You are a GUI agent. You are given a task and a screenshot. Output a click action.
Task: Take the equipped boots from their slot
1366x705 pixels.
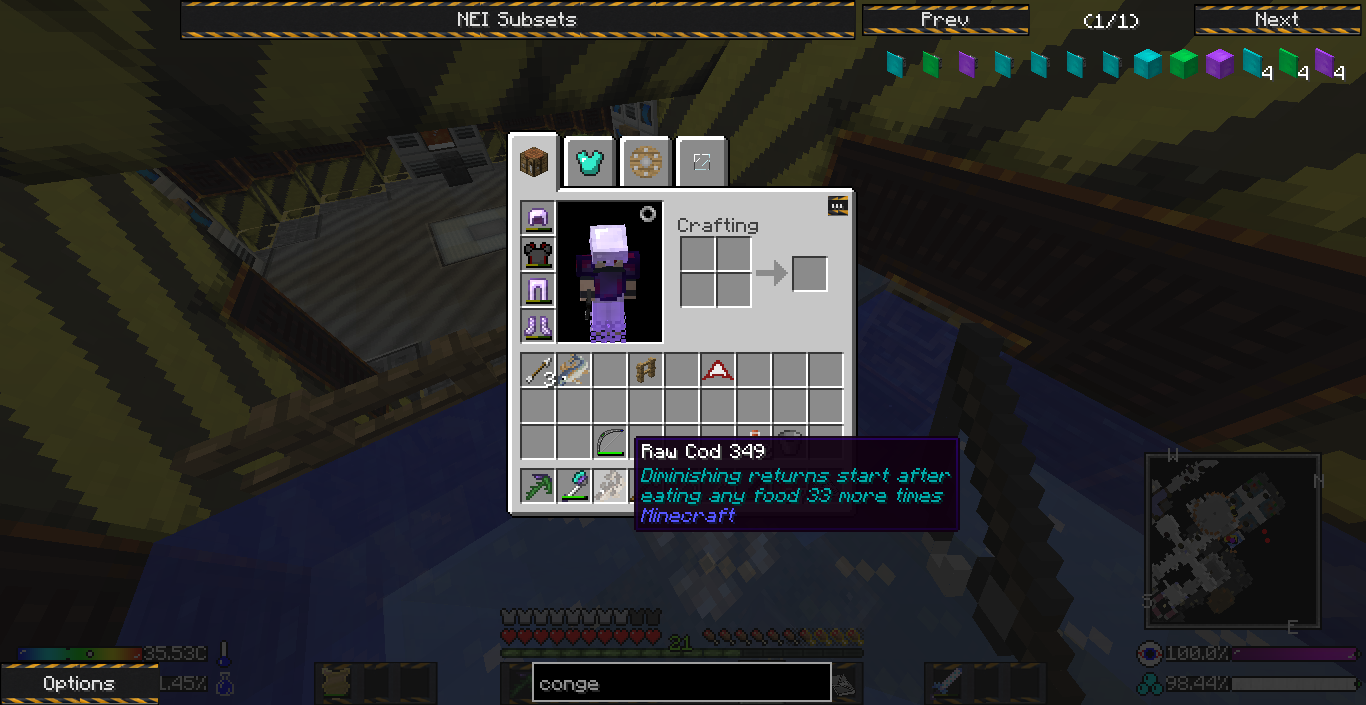pyautogui.click(x=538, y=327)
